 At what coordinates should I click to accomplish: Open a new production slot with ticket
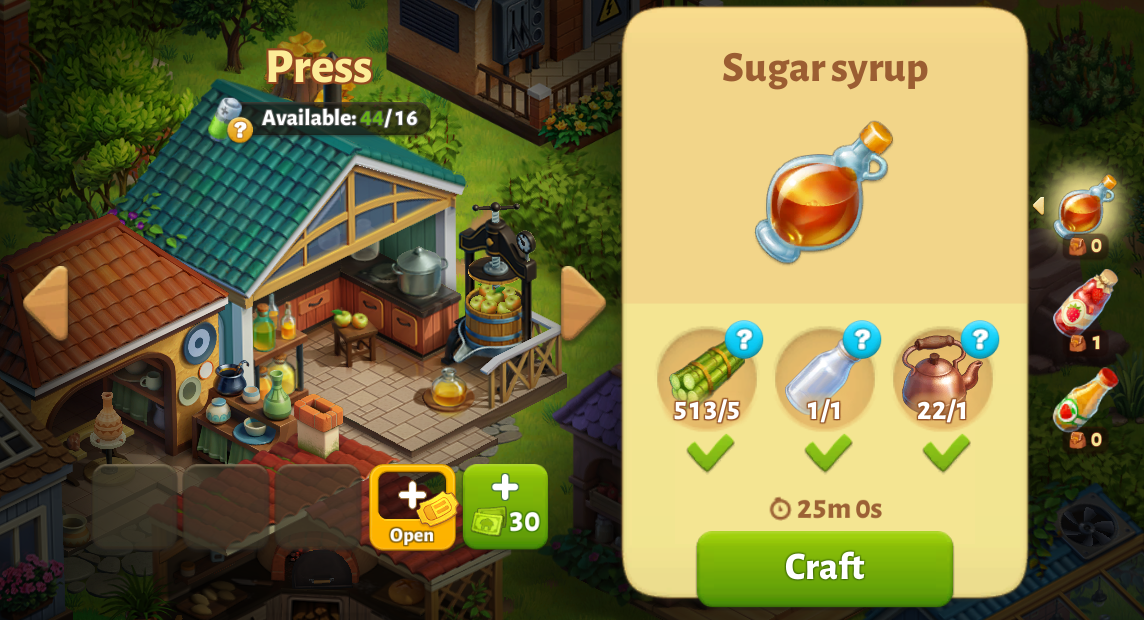412,507
